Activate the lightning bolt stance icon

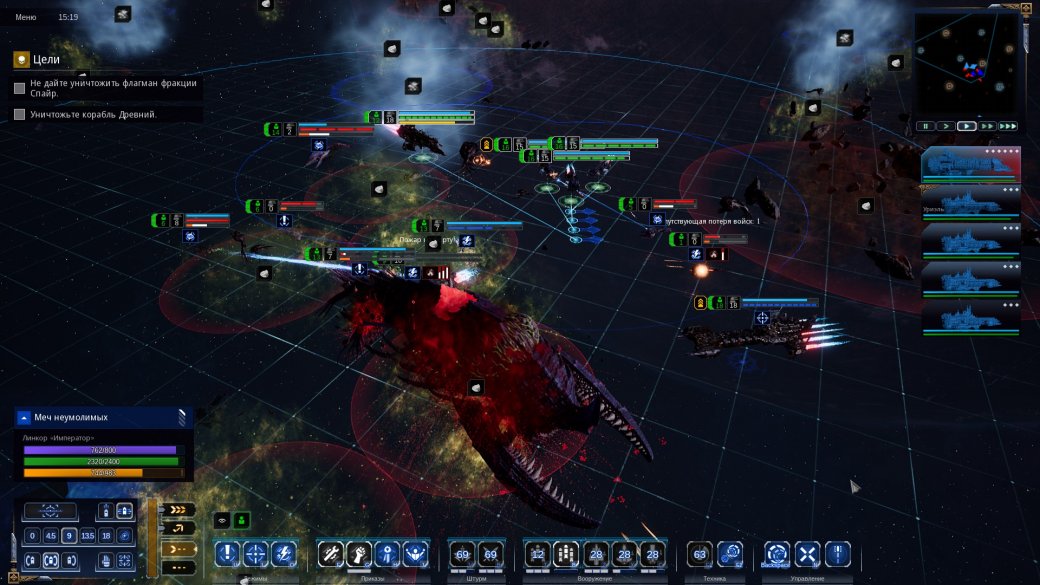coord(284,553)
